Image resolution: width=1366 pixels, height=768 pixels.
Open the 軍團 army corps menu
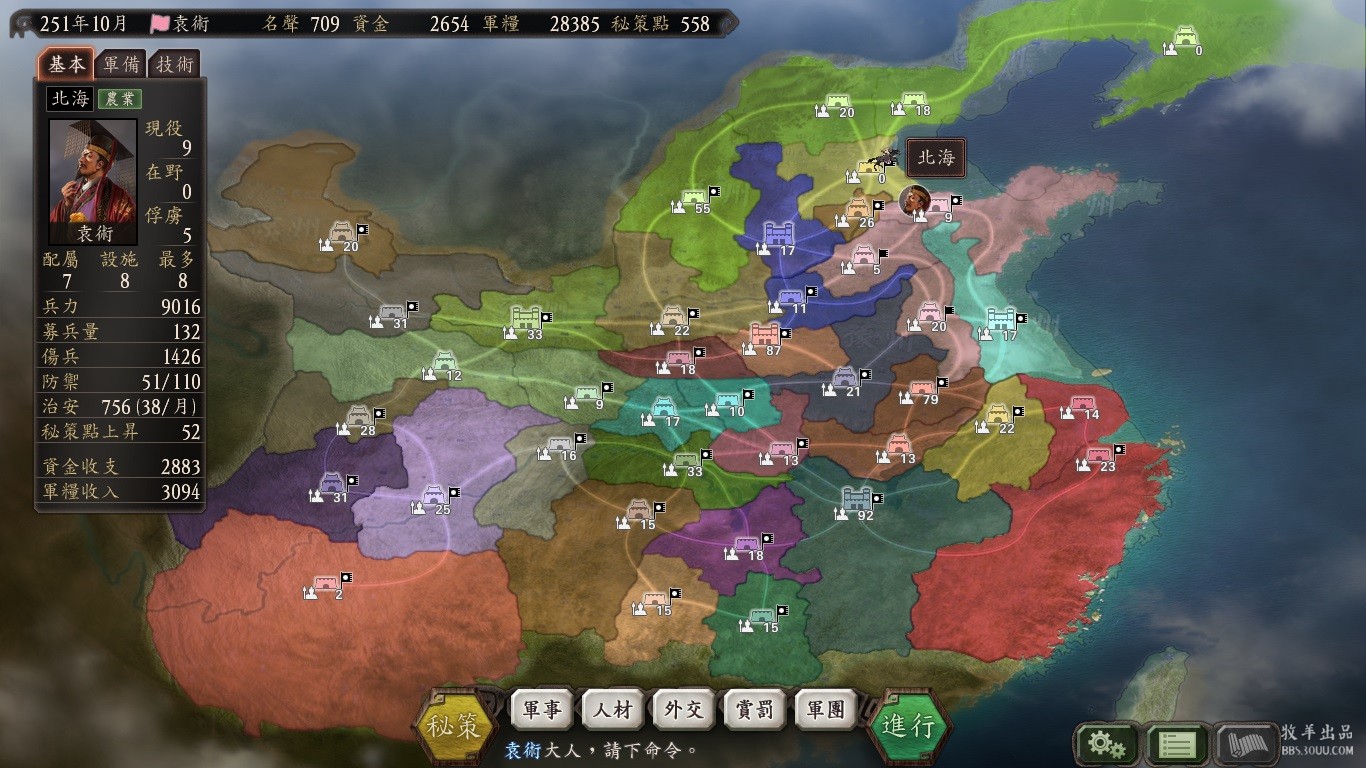tap(826, 710)
